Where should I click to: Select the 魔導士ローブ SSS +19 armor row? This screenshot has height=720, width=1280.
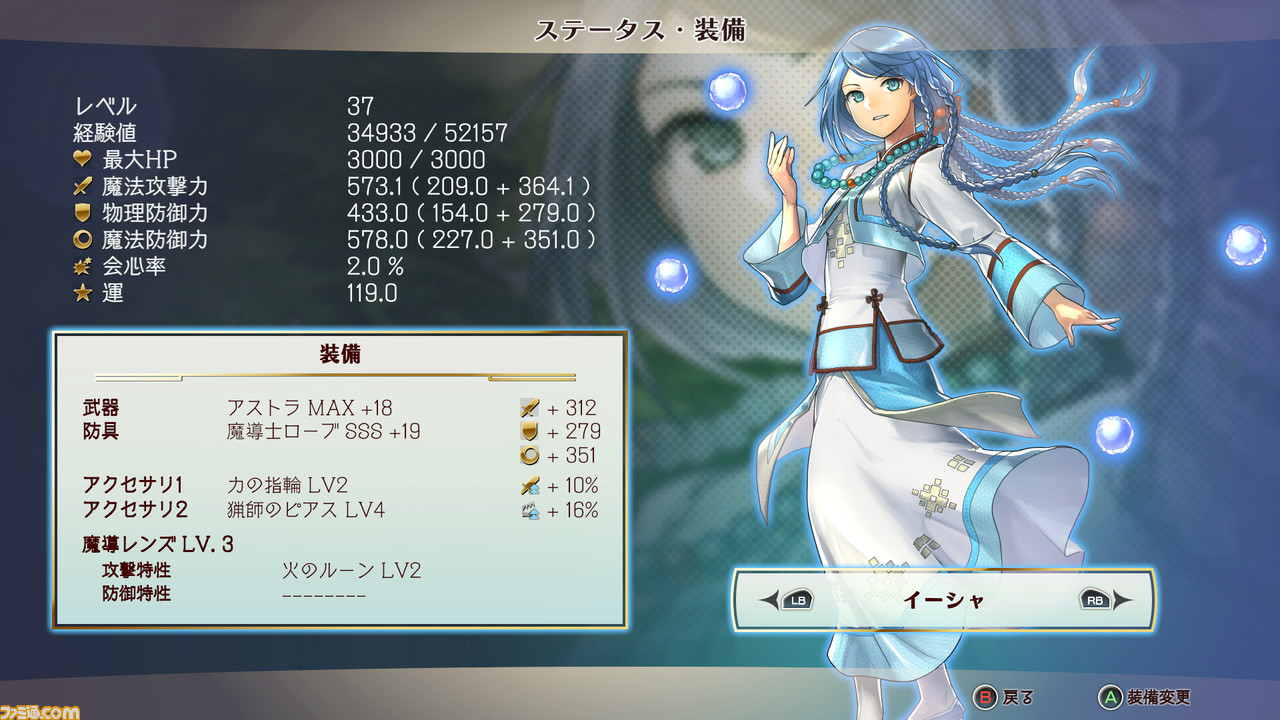[x=323, y=432]
